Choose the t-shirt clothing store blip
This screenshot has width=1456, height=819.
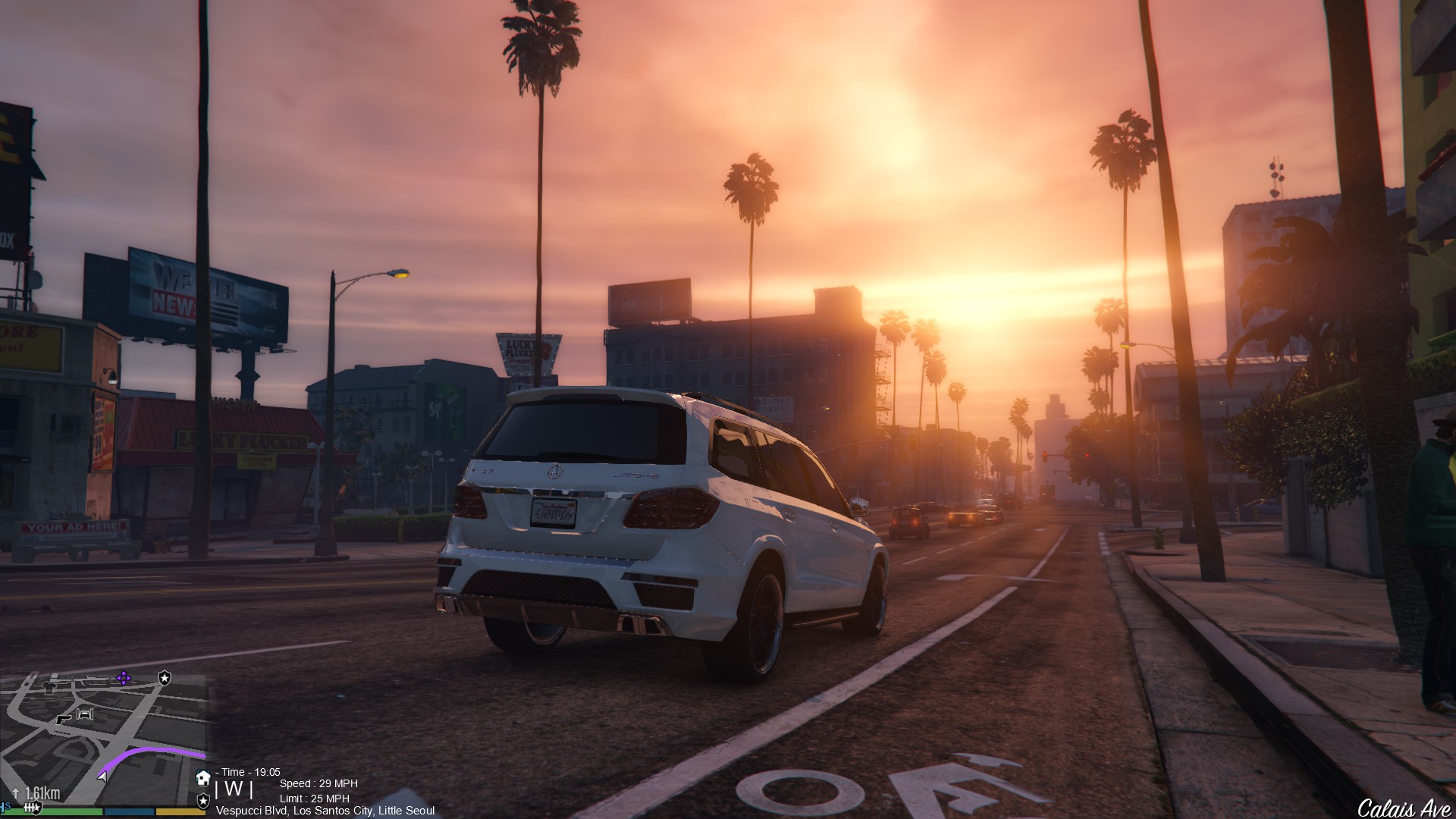click(x=50, y=687)
